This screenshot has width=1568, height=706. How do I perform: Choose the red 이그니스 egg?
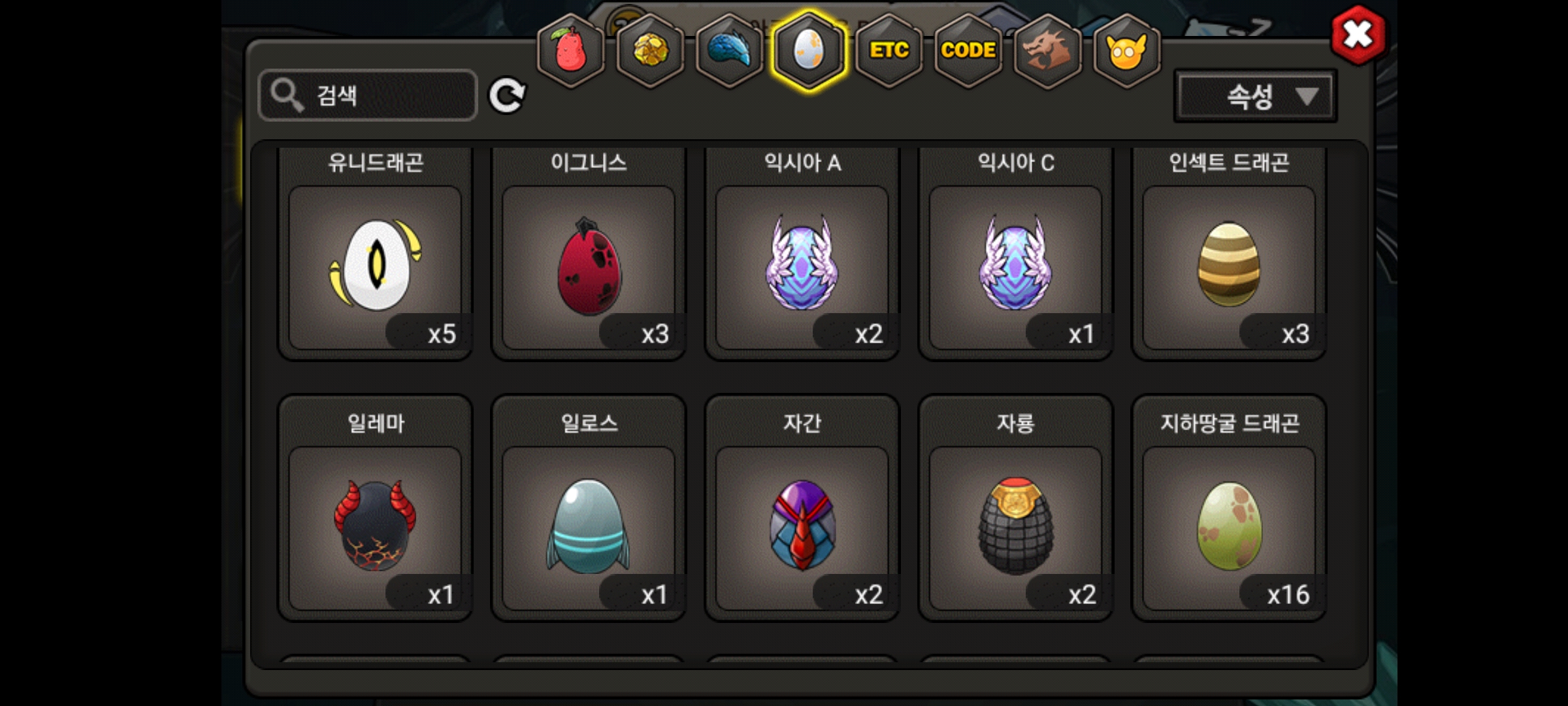pyautogui.click(x=589, y=267)
